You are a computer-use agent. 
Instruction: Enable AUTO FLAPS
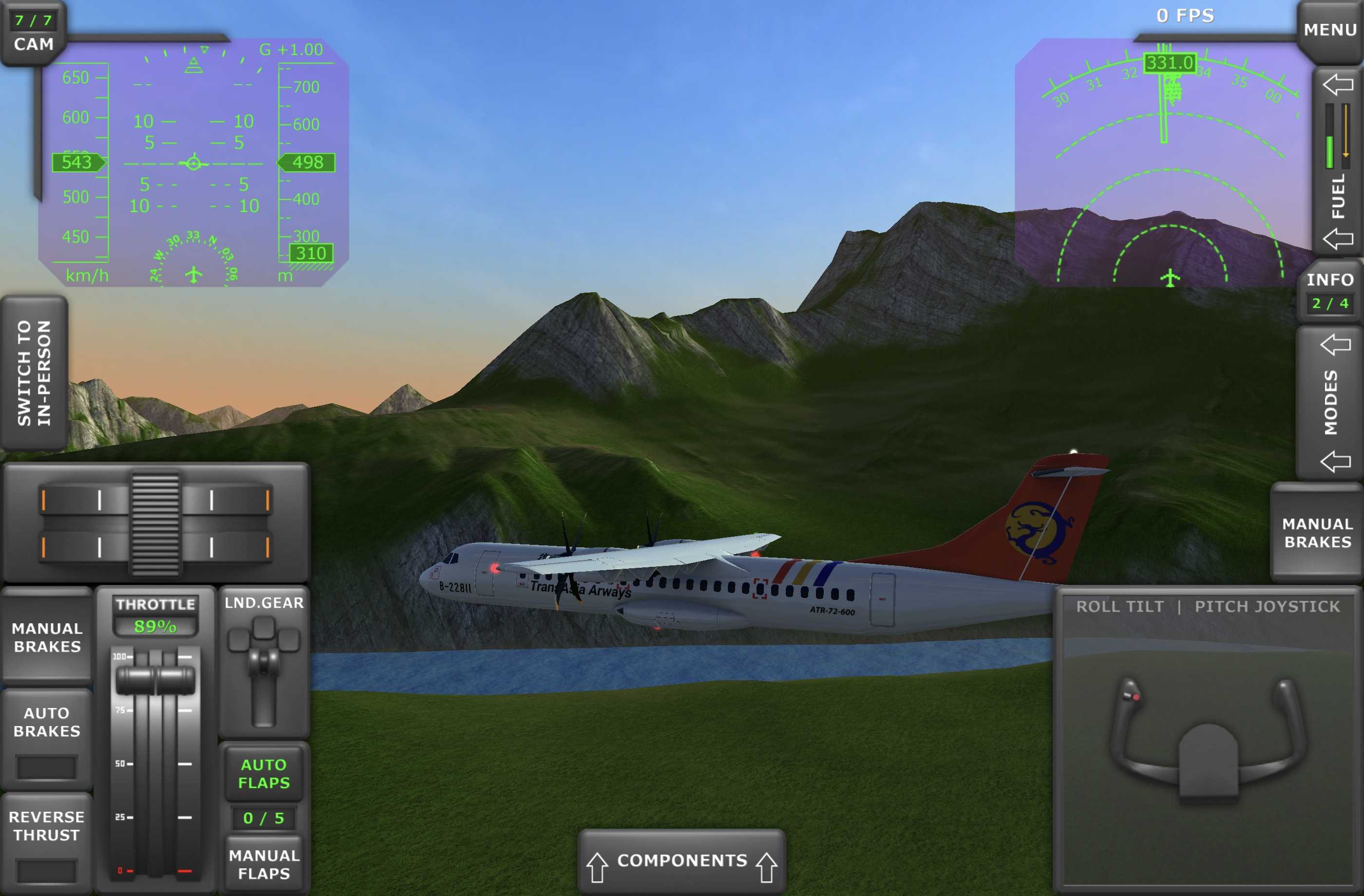click(264, 773)
